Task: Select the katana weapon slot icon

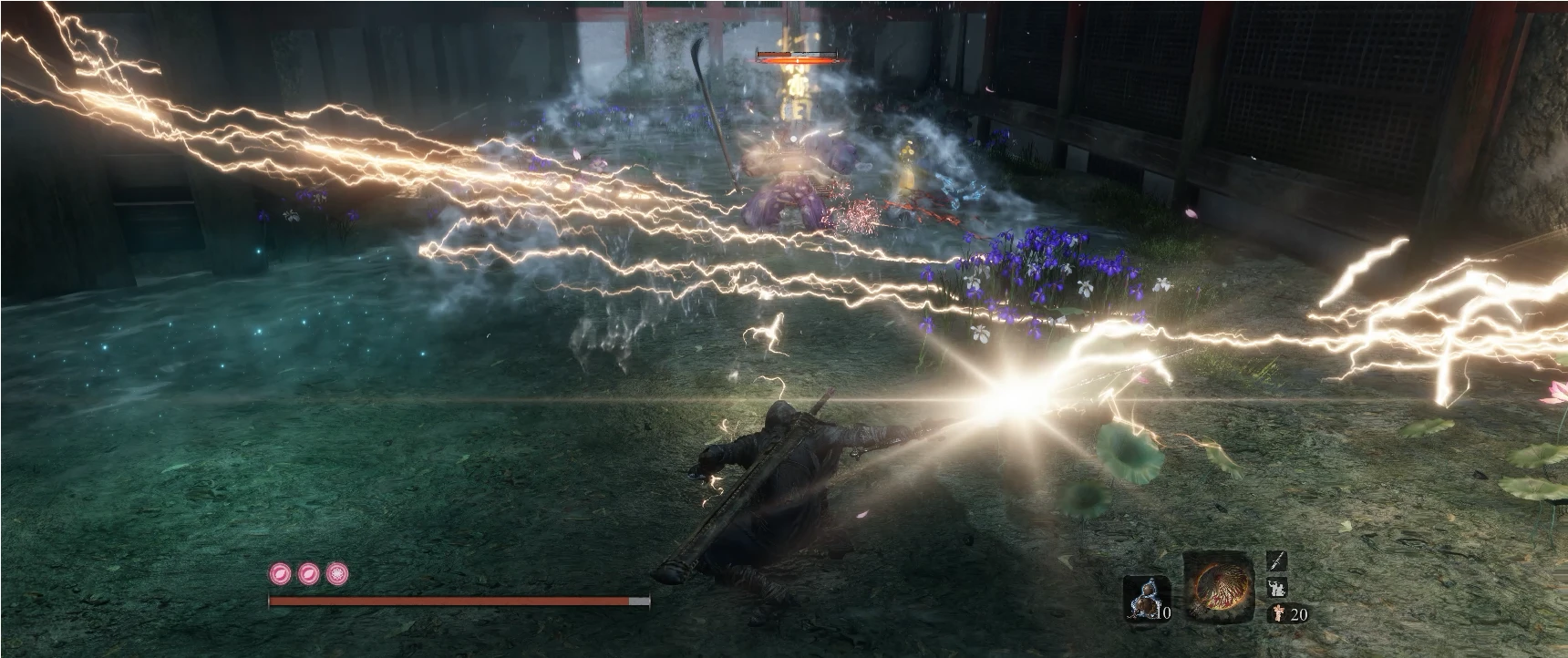Action: 1275,560
